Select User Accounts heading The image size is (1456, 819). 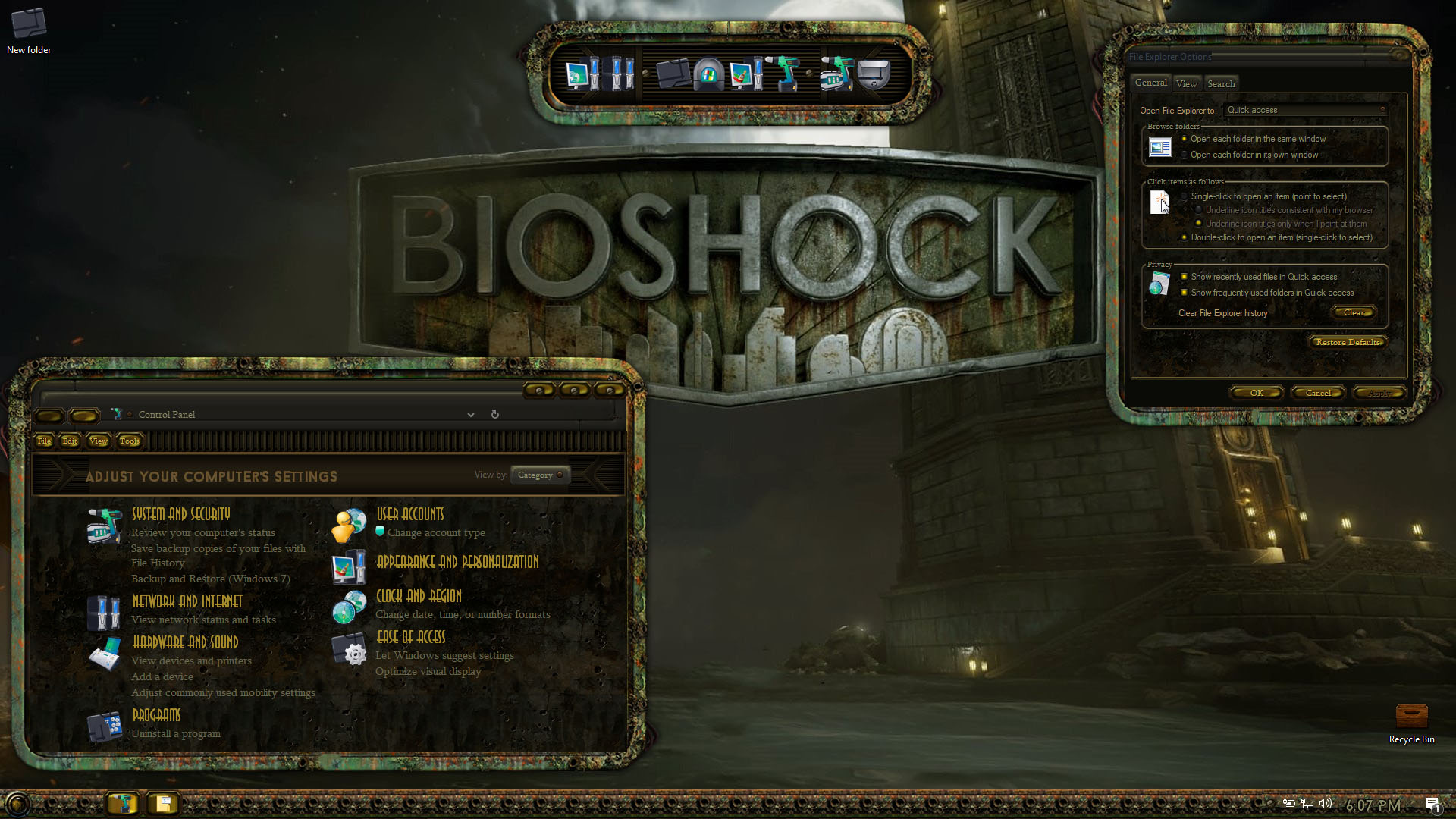tap(410, 514)
